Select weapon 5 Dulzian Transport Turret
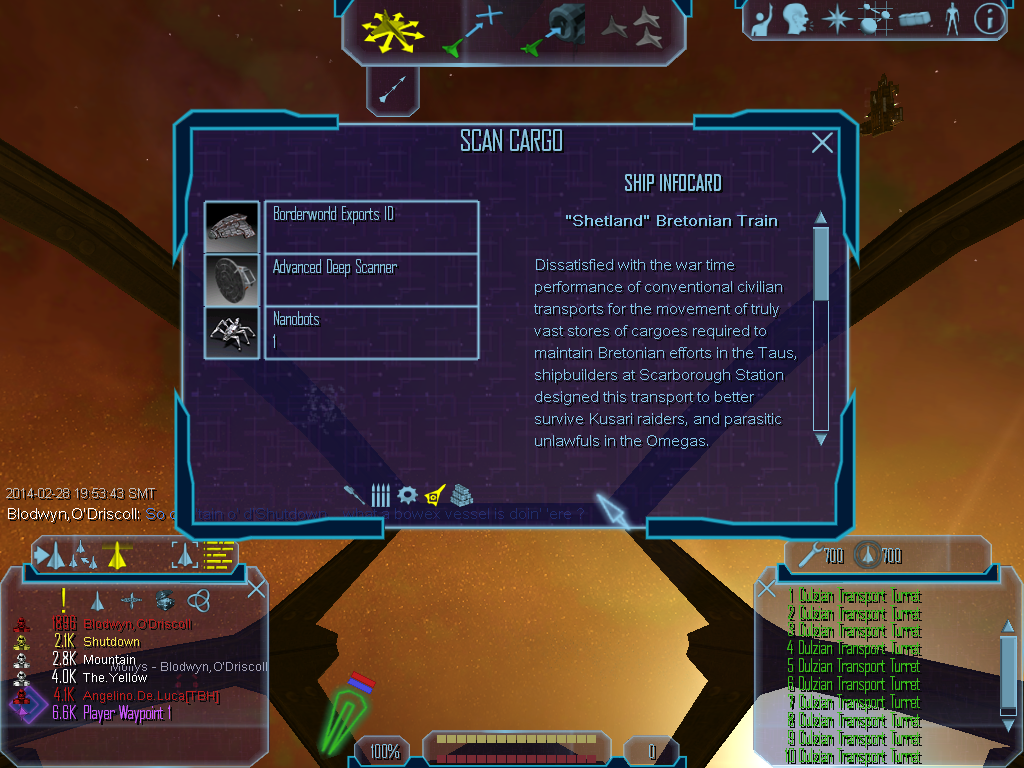1024x768 pixels. click(x=854, y=667)
